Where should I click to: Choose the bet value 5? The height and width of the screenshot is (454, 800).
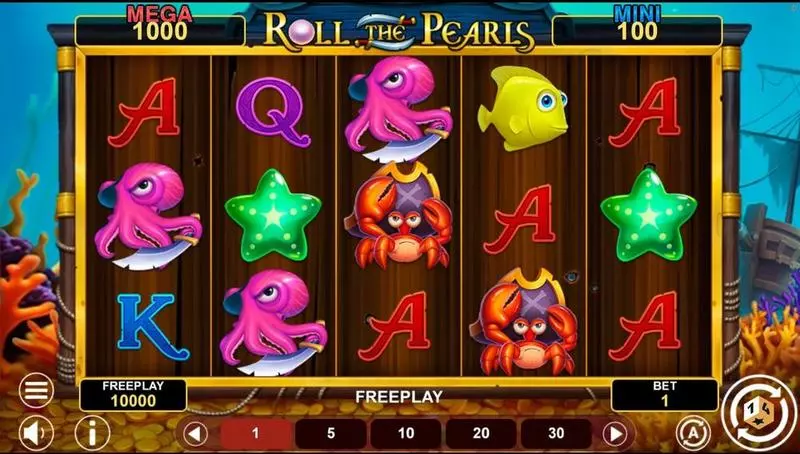[x=331, y=434]
